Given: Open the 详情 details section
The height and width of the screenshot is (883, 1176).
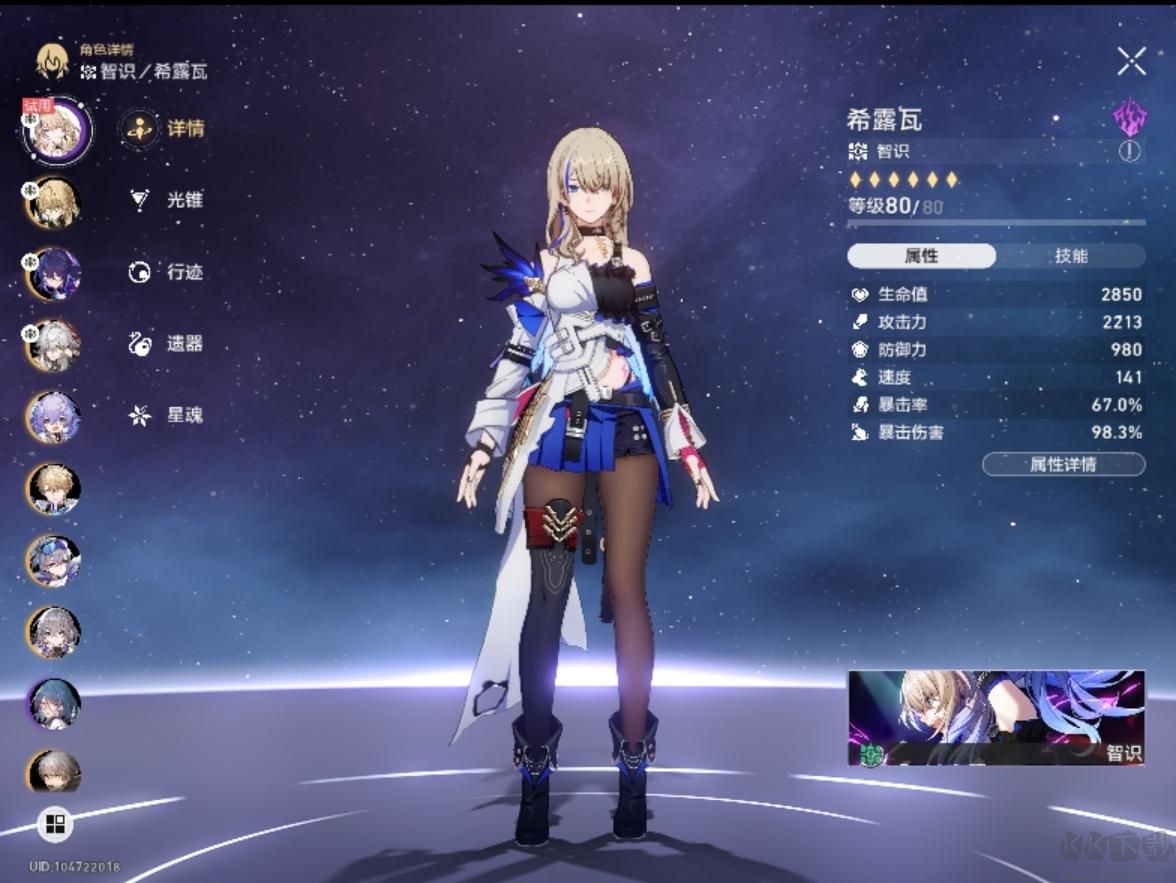Looking at the screenshot, I should [x=163, y=129].
